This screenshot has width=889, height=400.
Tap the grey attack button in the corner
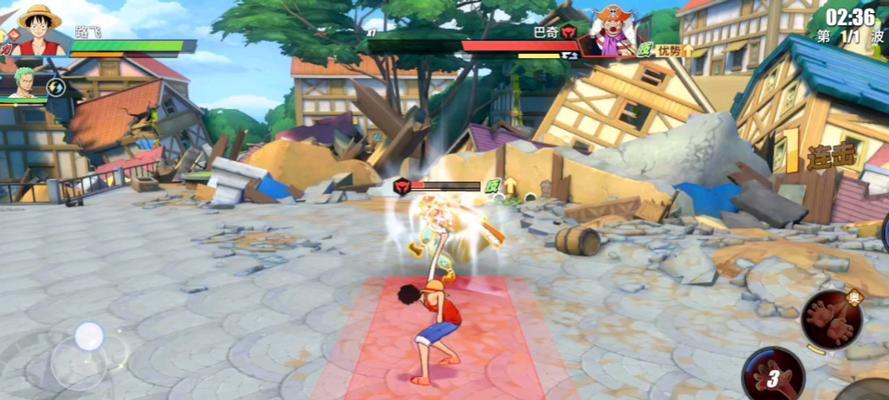pos(868,391)
